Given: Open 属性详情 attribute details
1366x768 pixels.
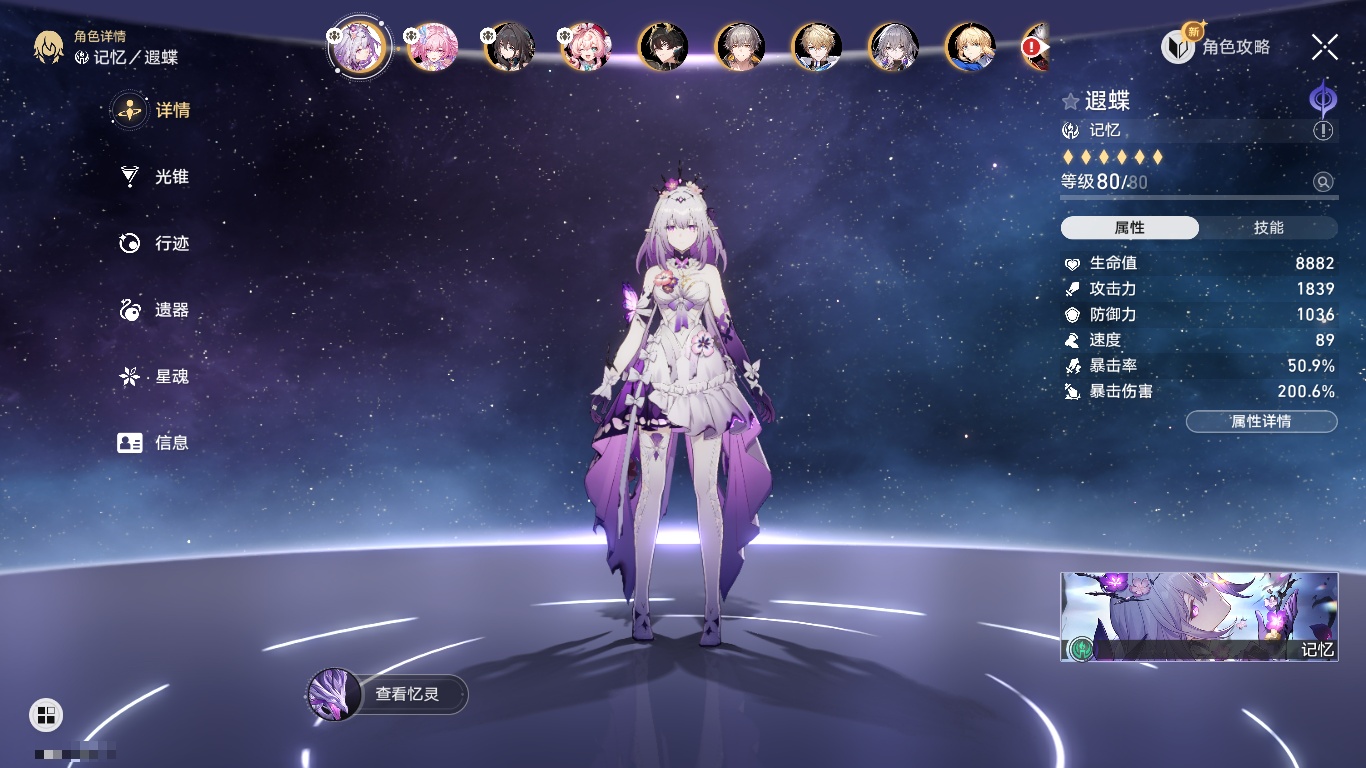Looking at the screenshot, I should coord(1261,421).
